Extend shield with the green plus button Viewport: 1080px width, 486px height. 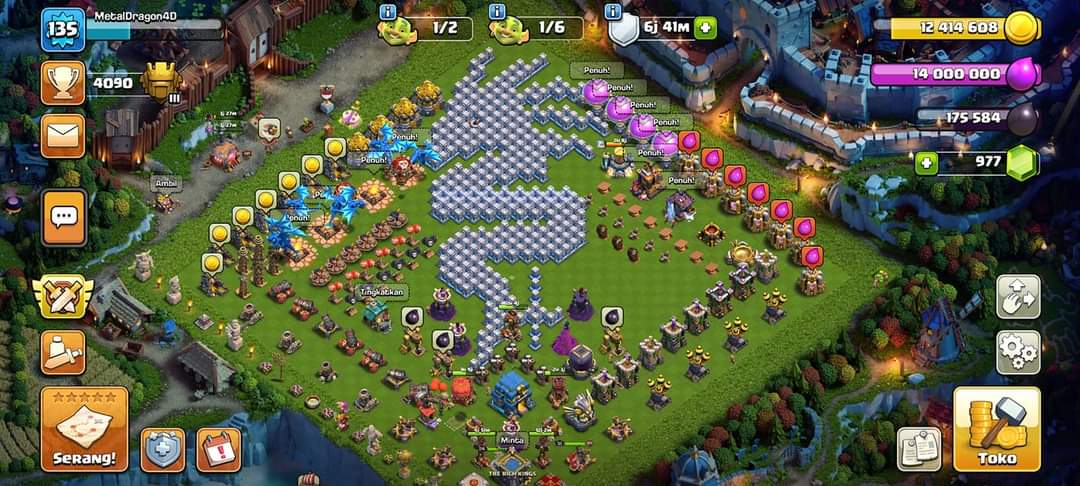pos(704,28)
